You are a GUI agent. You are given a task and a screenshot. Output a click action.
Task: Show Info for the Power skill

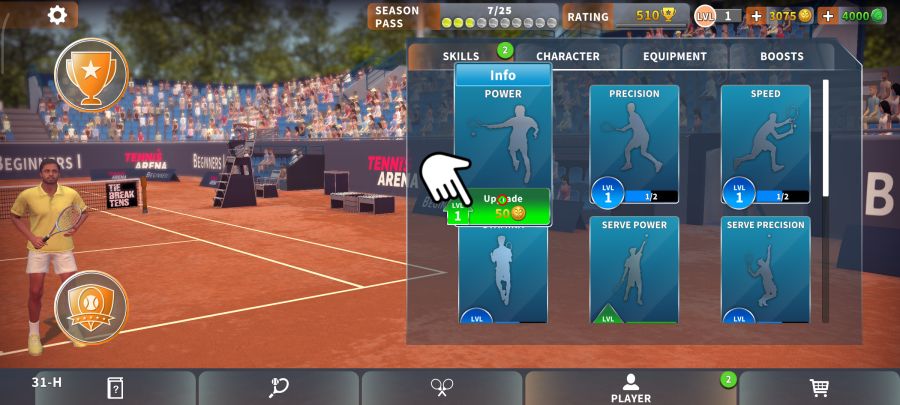coord(503,75)
